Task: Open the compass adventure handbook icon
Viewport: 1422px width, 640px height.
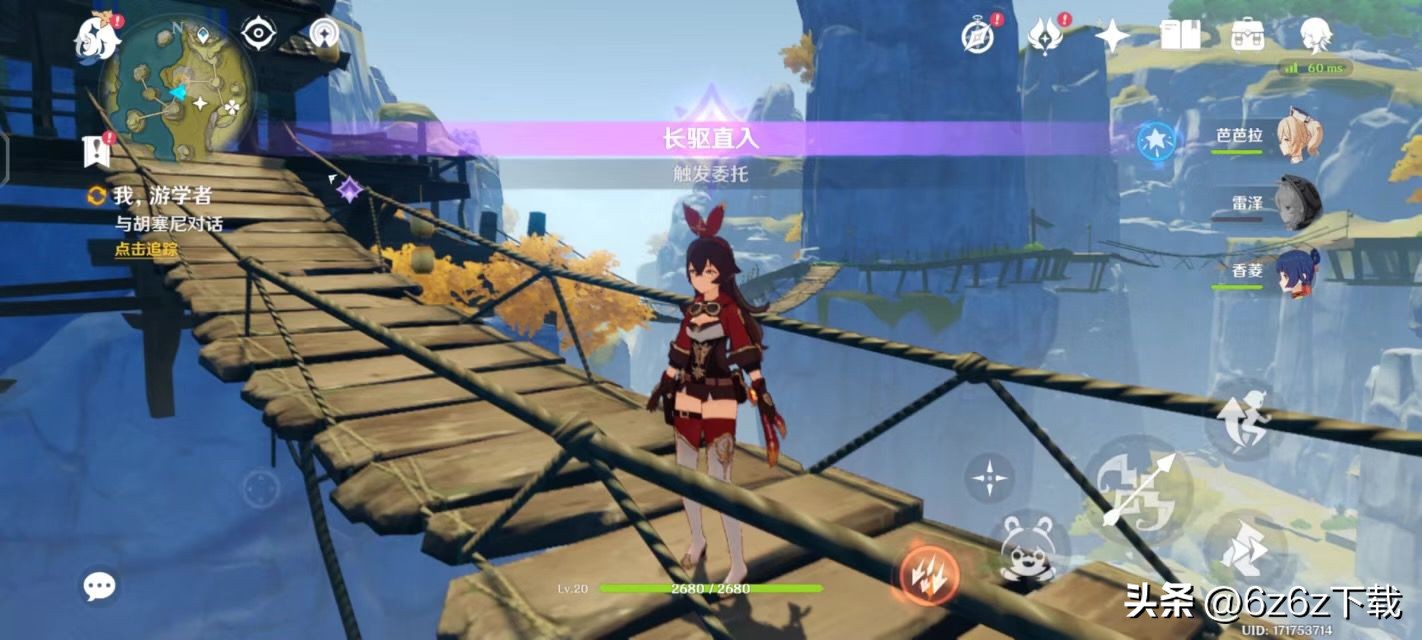Action: tap(978, 36)
